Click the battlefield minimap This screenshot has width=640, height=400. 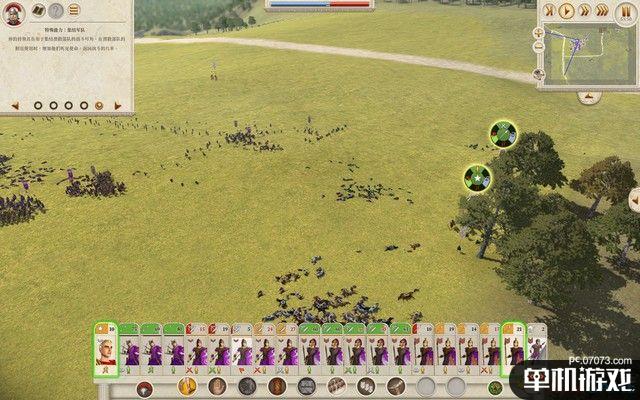click(590, 54)
